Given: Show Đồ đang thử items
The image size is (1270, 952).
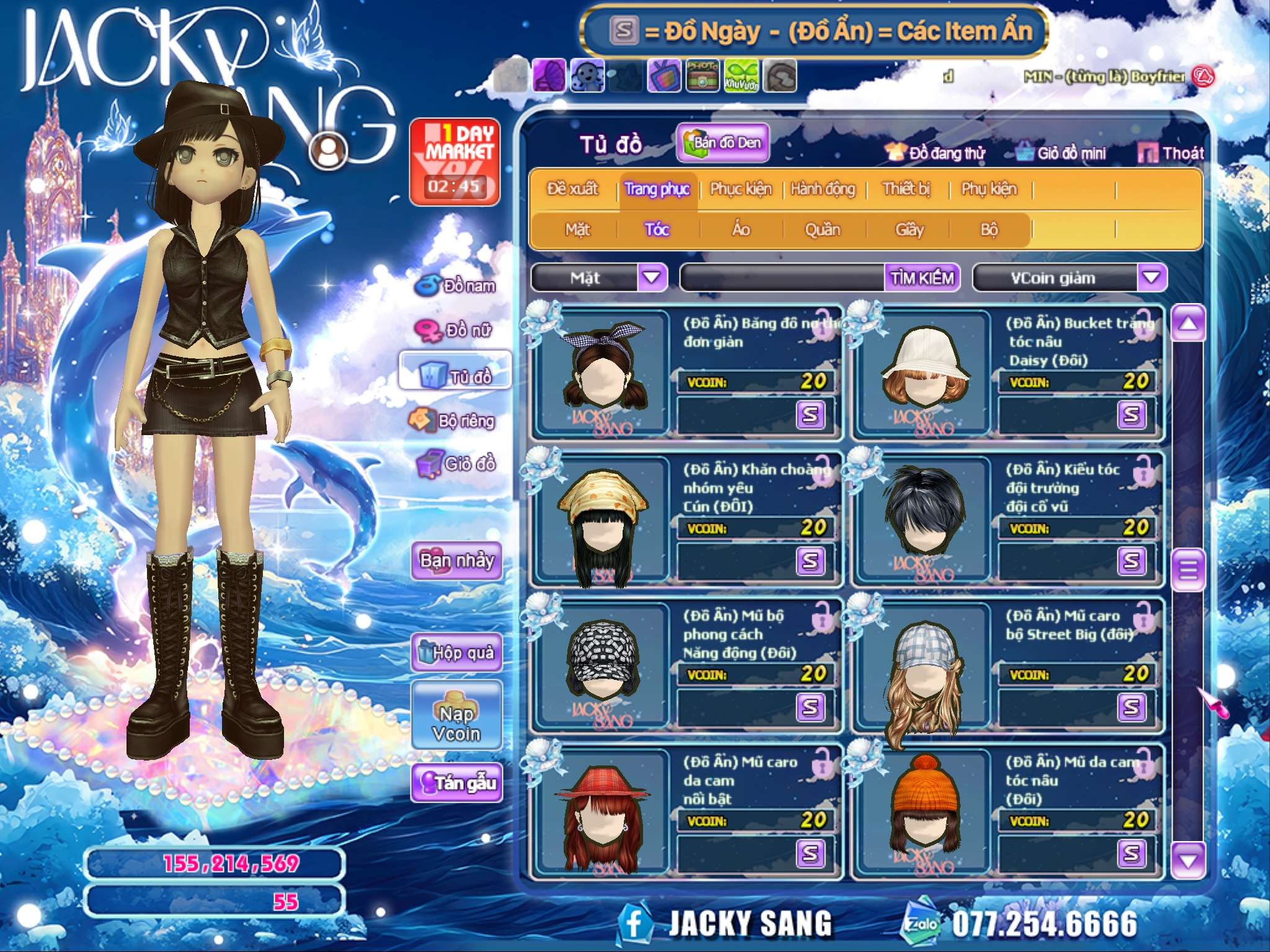Looking at the screenshot, I should (936, 153).
